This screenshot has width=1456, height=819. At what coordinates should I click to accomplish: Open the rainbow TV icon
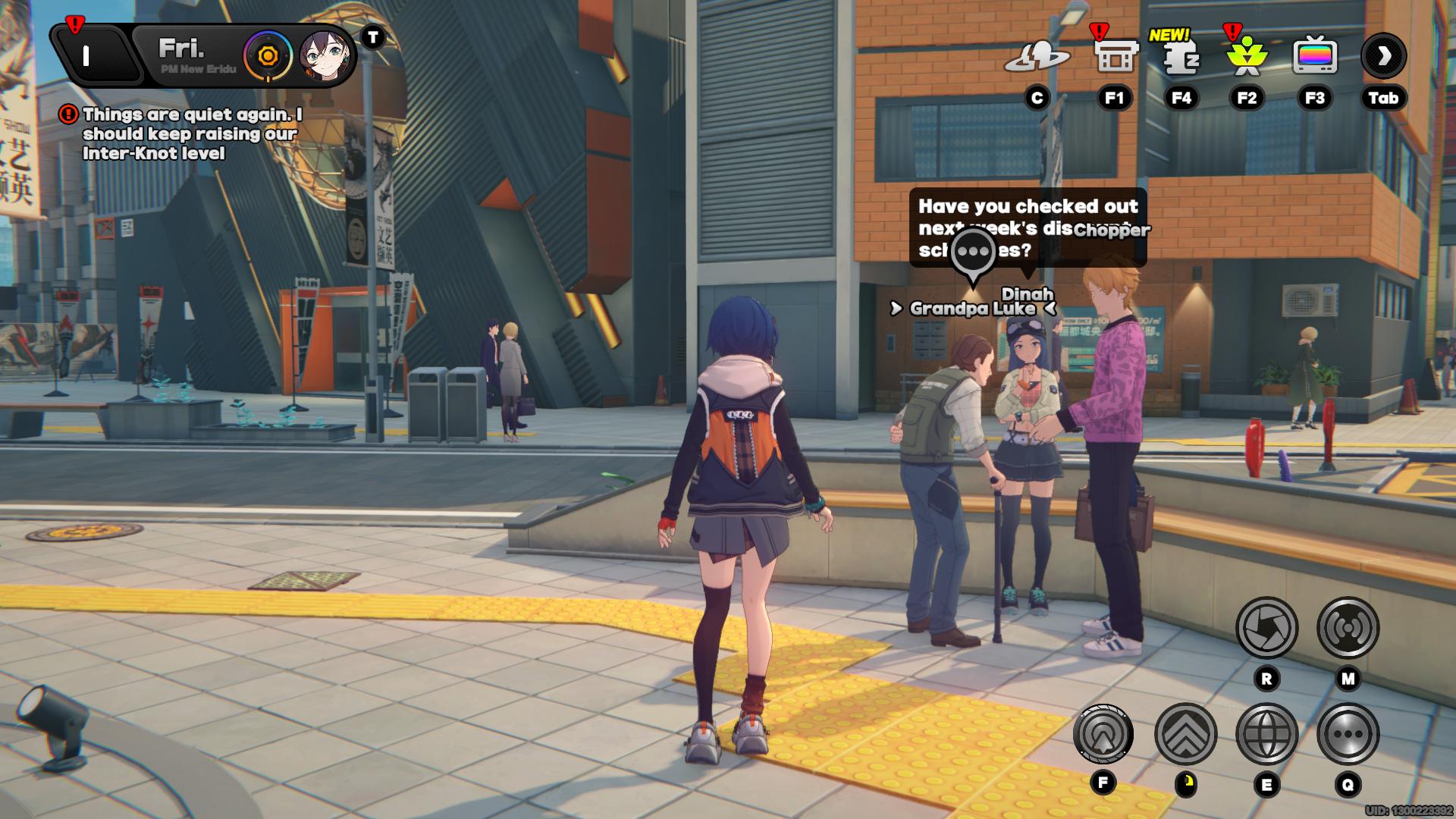click(1314, 57)
